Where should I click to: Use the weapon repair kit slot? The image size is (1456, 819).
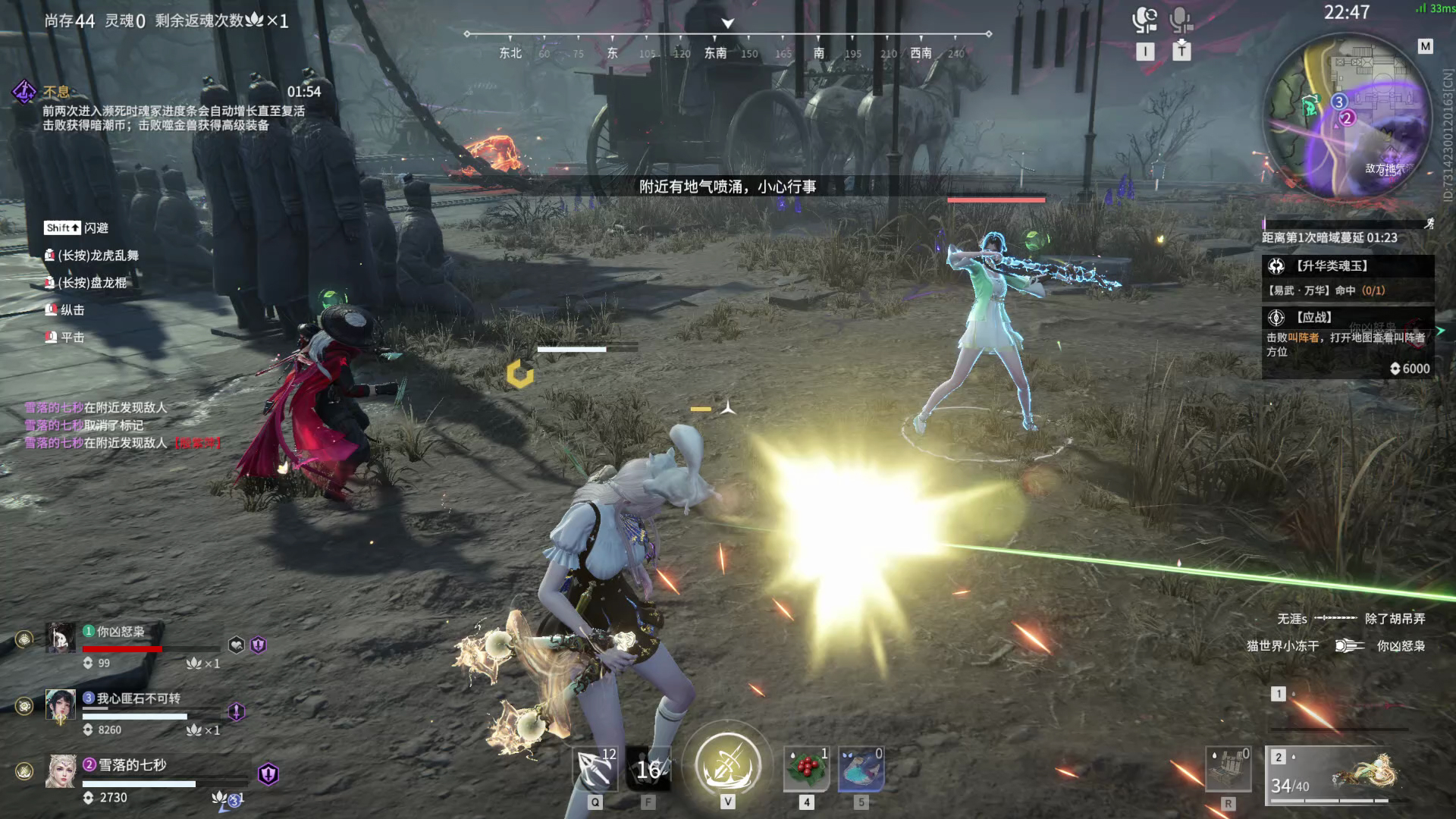1228,769
